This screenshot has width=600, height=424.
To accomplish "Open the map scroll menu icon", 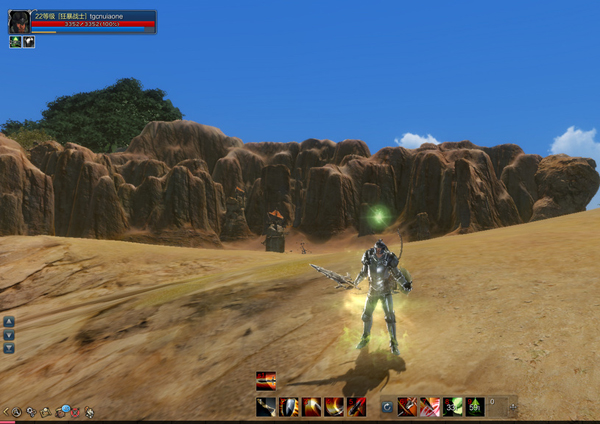I will (46, 411).
